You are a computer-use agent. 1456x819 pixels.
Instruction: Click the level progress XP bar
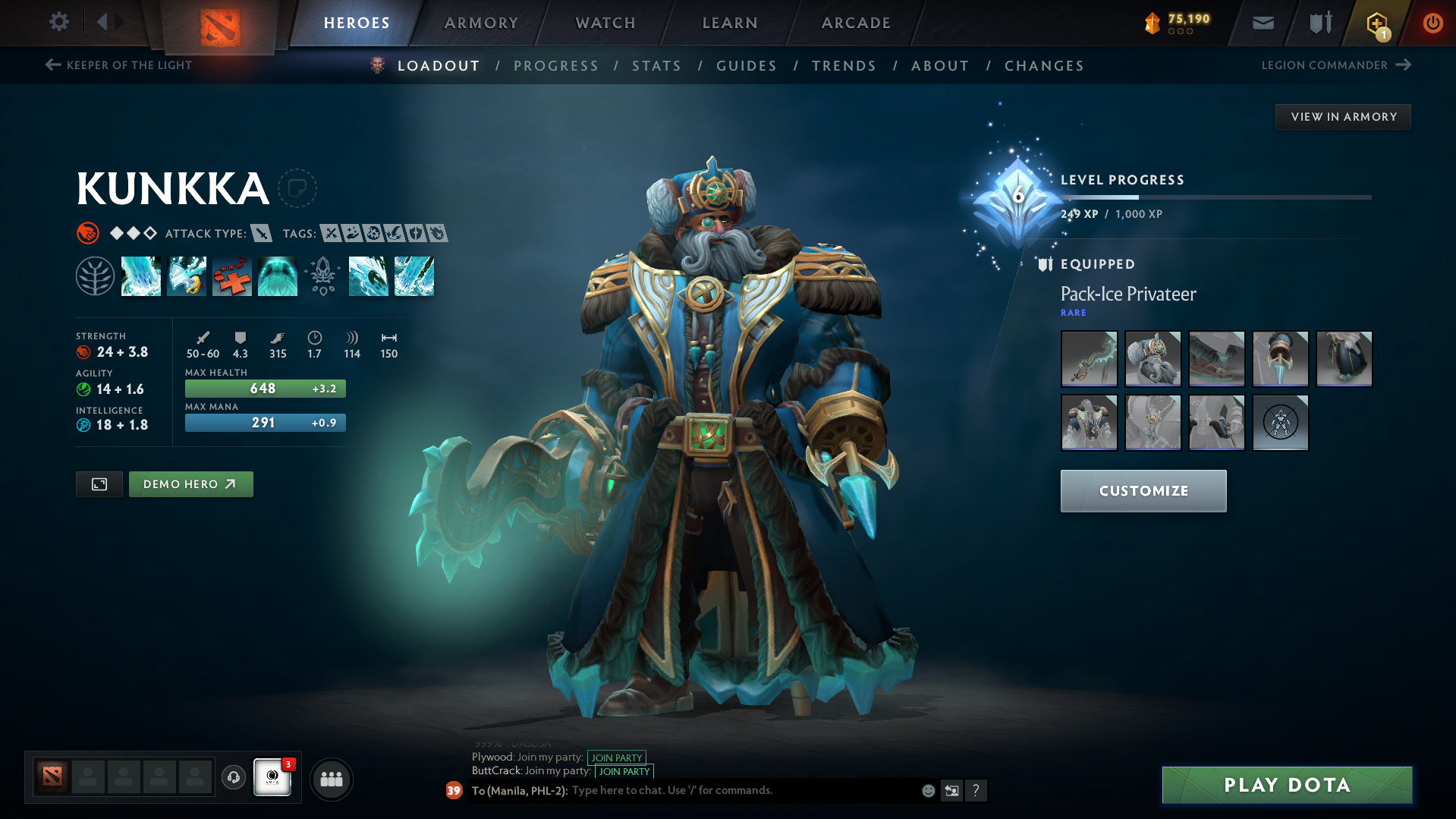(1214, 196)
